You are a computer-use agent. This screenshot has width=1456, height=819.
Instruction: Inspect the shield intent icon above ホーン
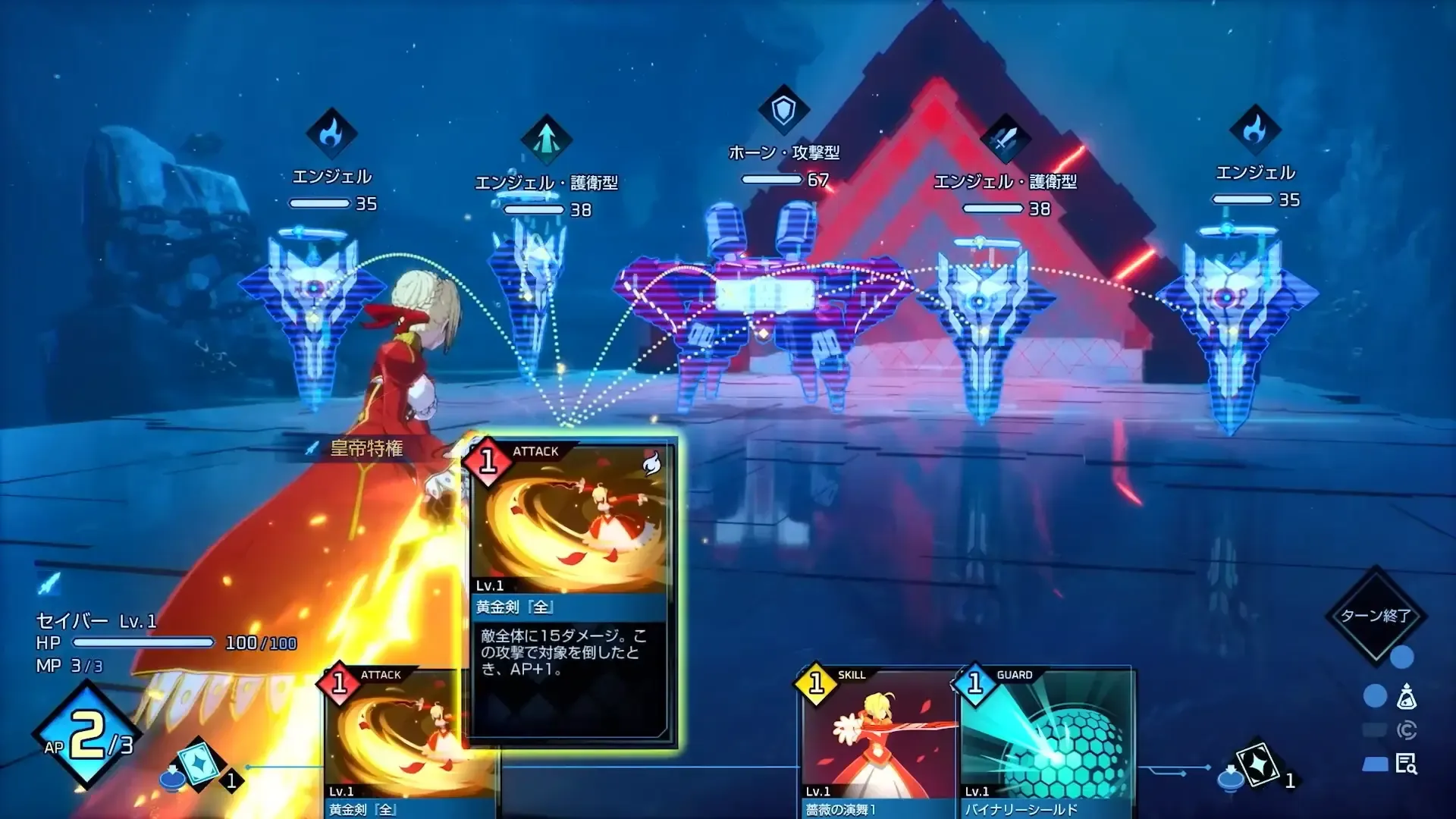(783, 111)
